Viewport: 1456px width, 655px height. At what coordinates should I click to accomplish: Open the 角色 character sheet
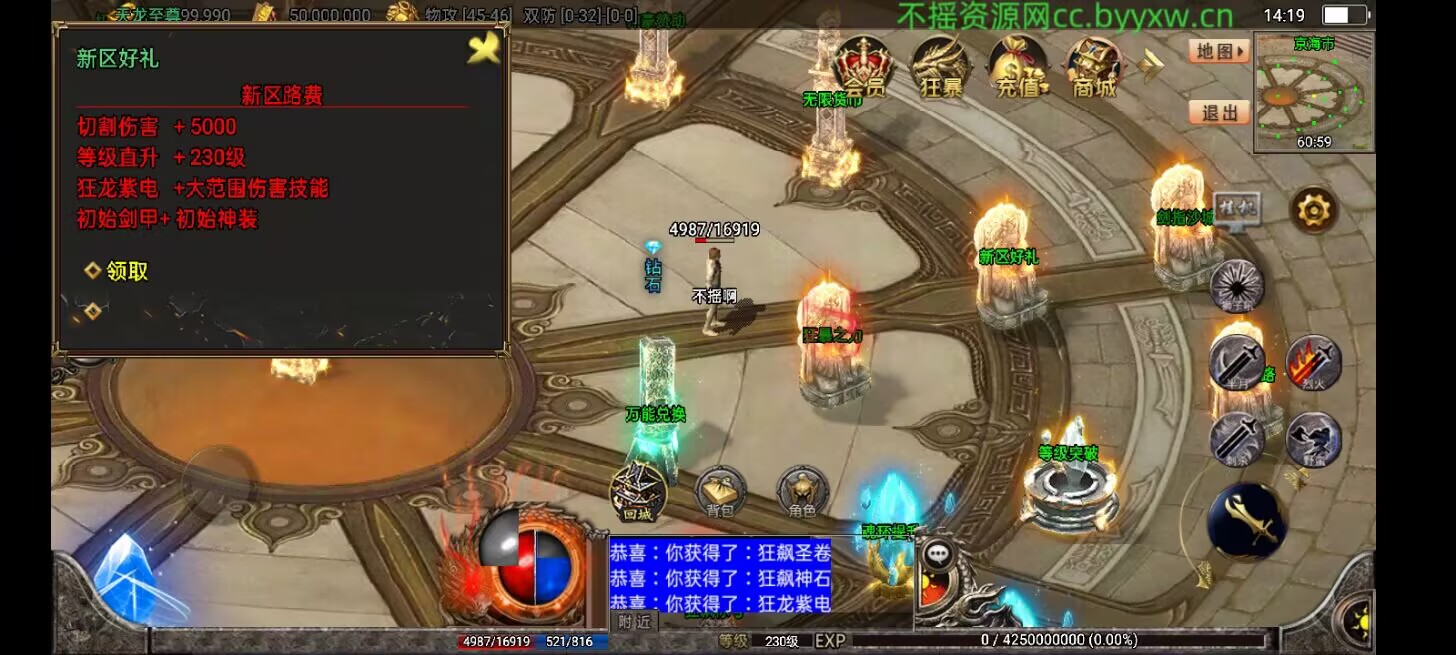[802, 492]
